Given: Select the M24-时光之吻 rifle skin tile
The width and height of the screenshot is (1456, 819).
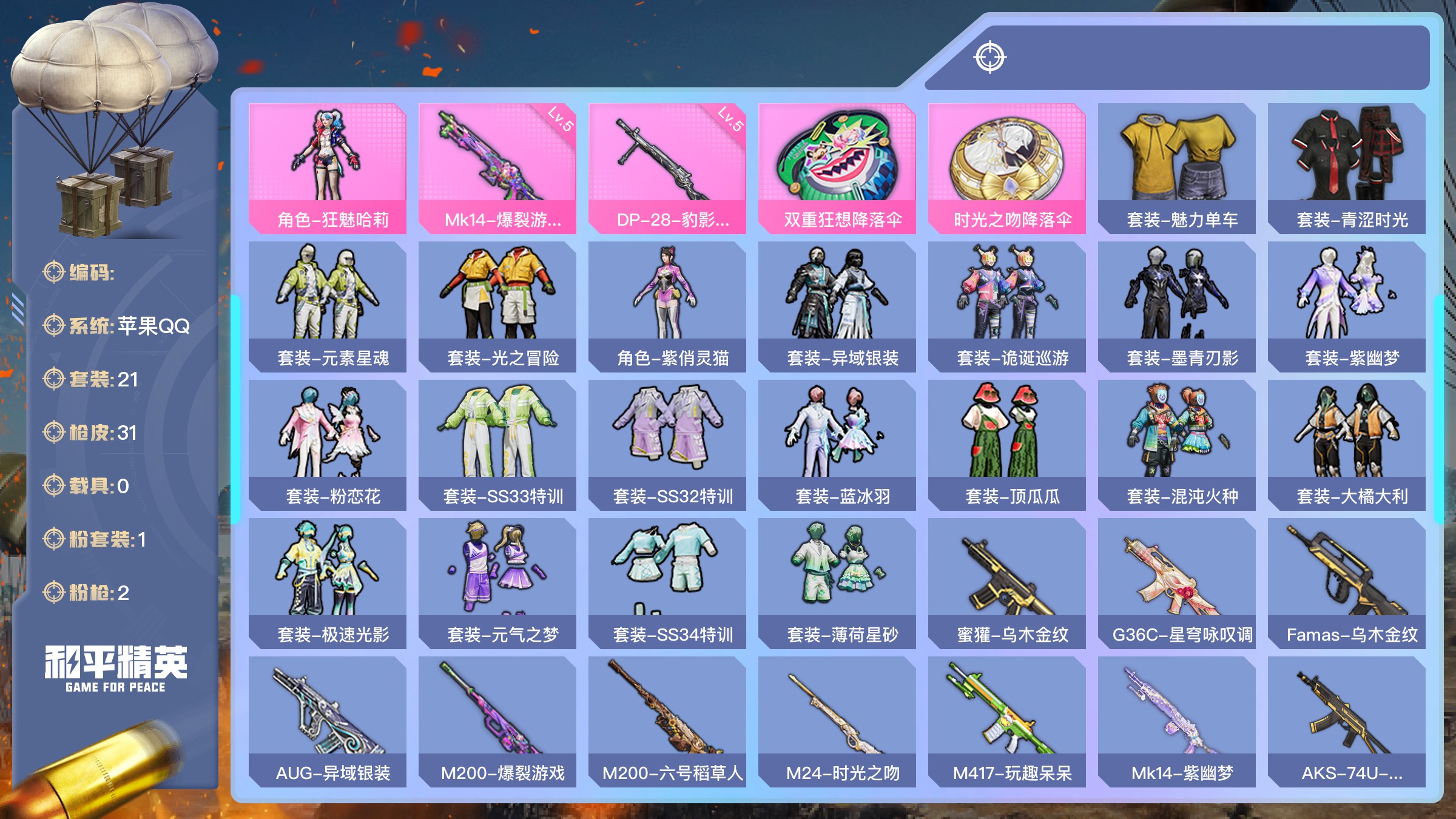Looking at the screenshot, I should point(837,721).
